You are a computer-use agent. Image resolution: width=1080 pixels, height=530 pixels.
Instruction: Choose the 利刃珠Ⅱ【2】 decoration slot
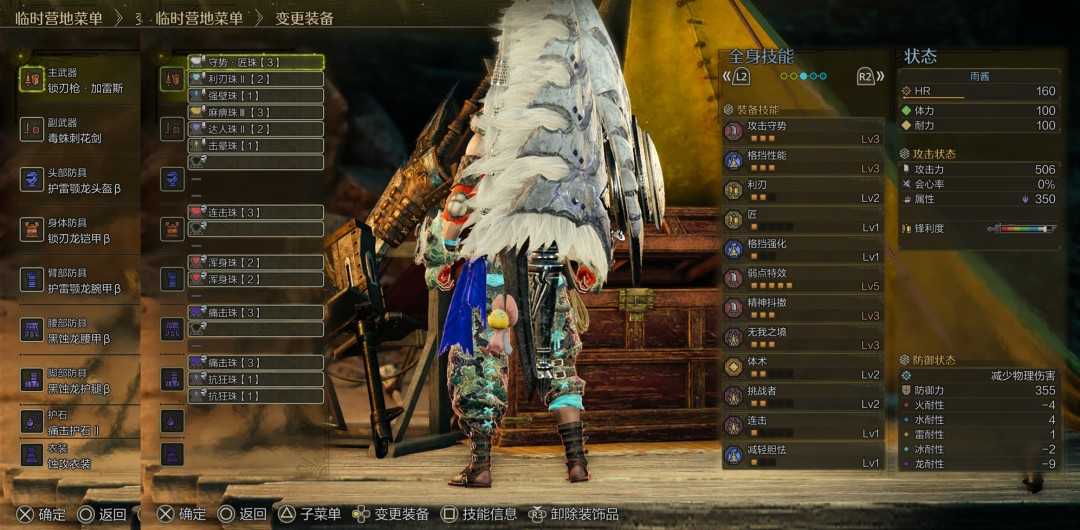pos(256,79)
